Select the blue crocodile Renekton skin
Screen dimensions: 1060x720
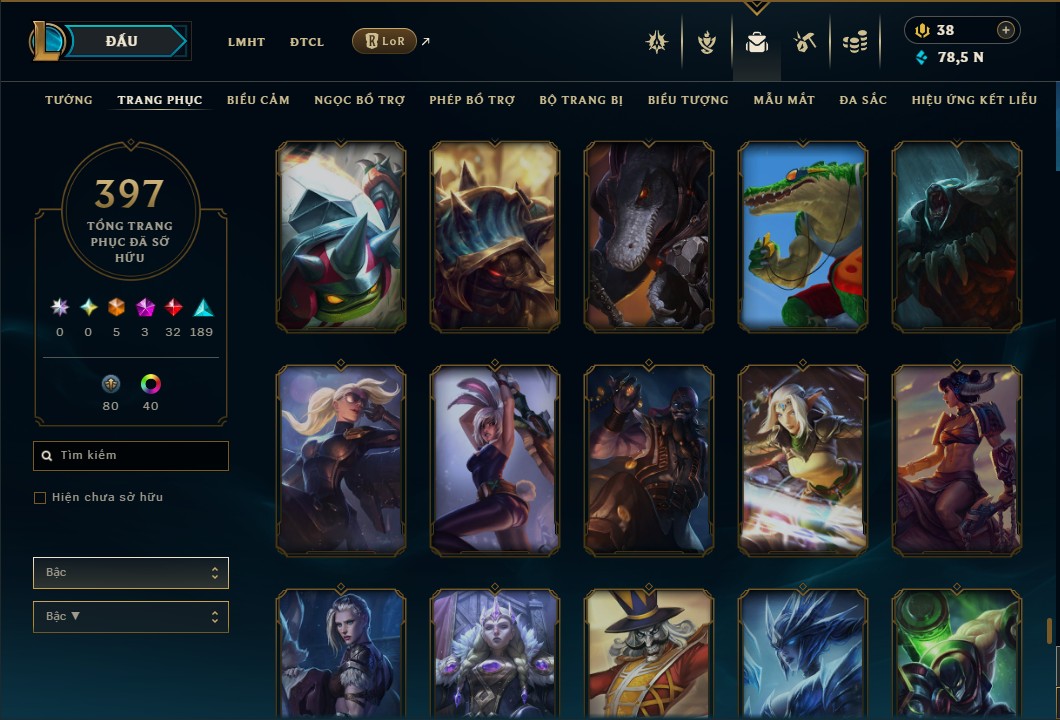click(x=803, y=236)
